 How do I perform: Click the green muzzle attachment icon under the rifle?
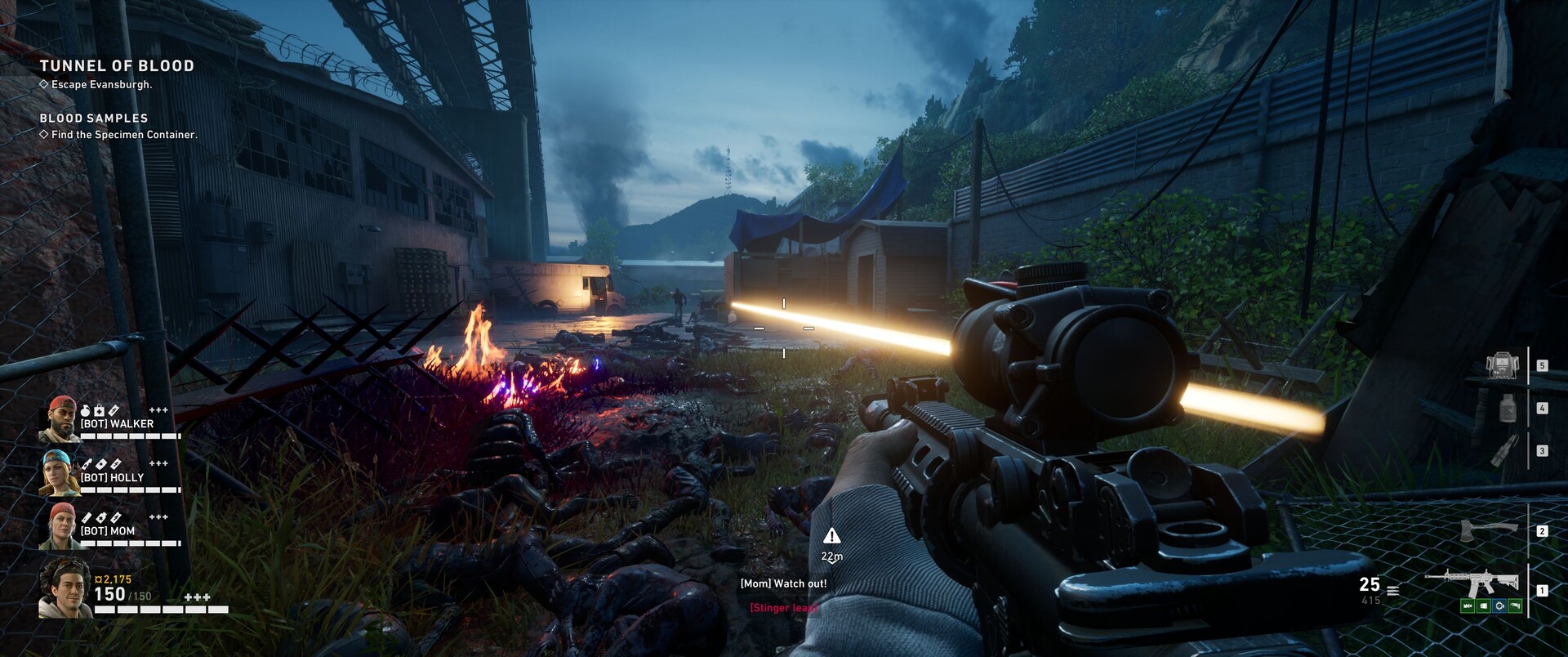(x=1468, y=606)
